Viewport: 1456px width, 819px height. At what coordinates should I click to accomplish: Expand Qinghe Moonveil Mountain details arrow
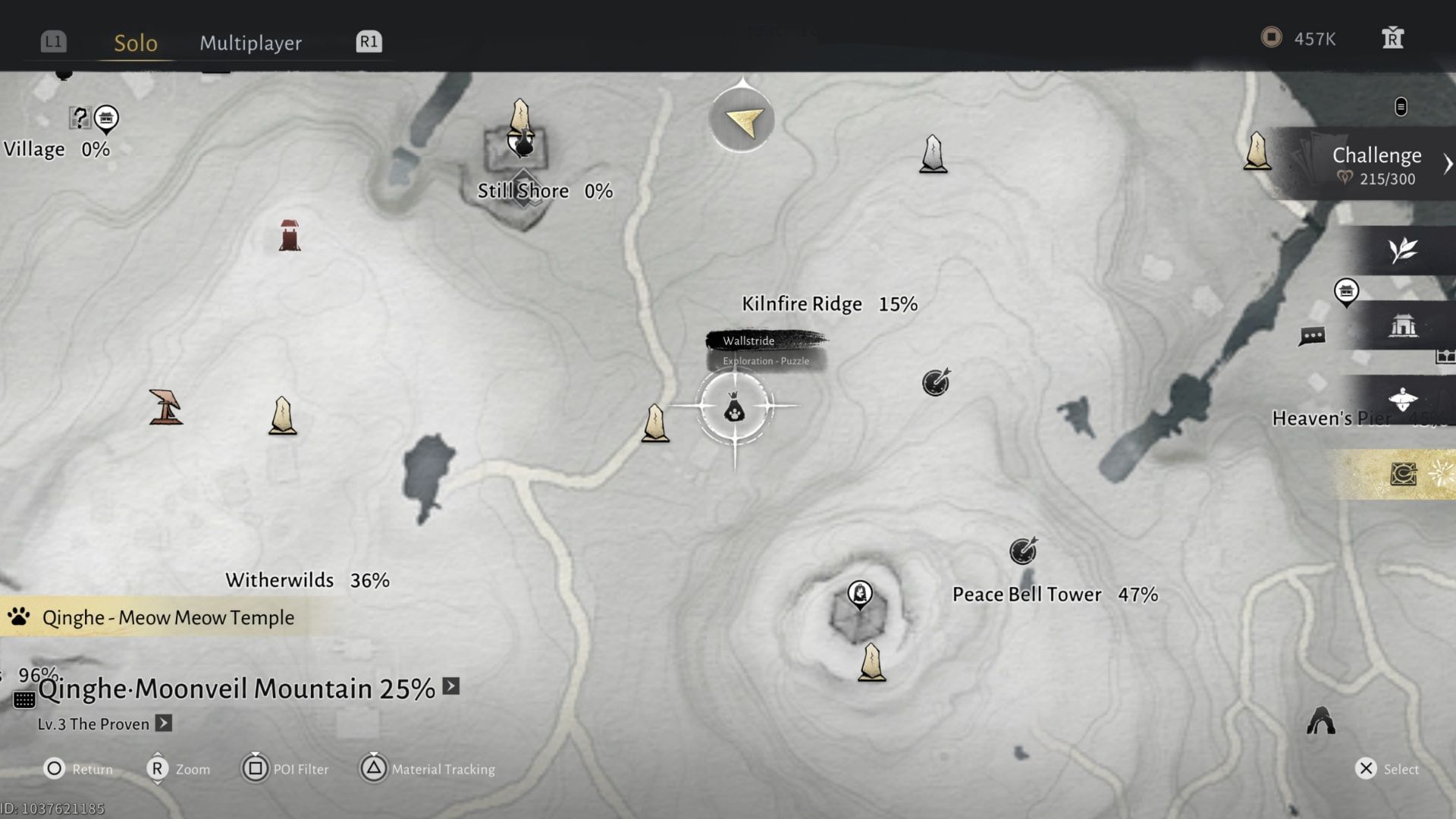click(450, 686)
